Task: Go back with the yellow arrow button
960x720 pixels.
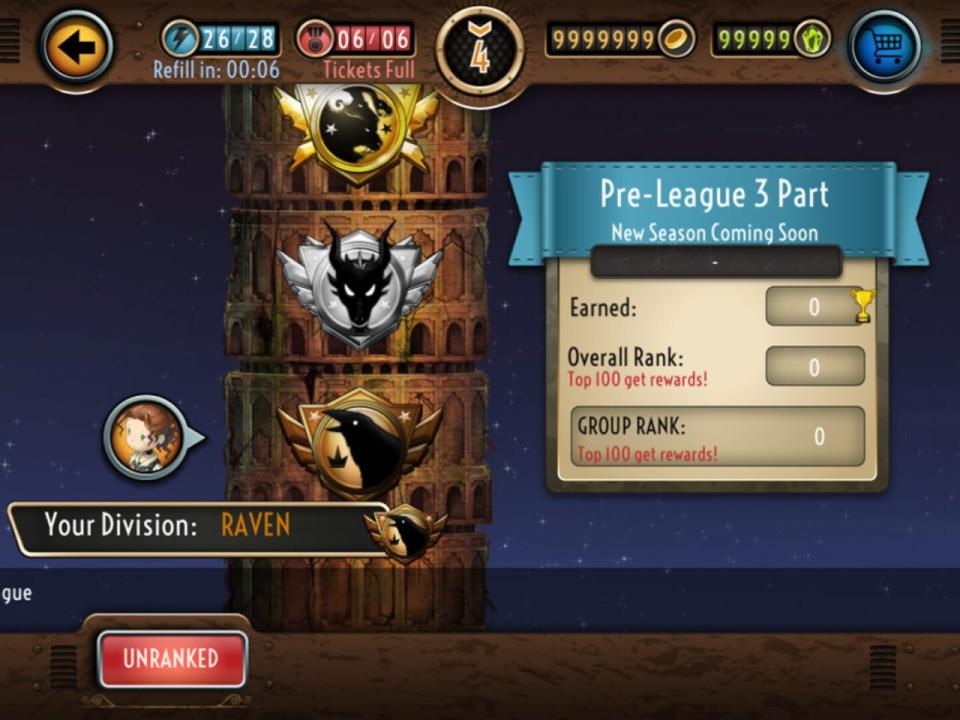Action: tap(77, 46)
